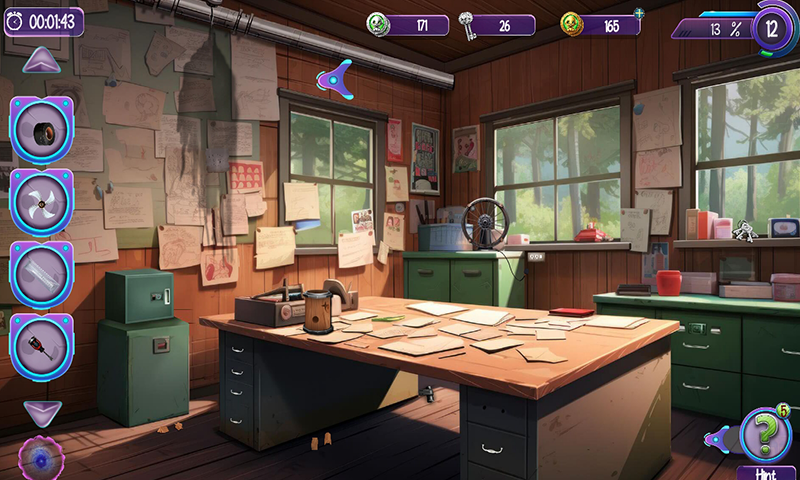The height and width of the screenshot is (480, 800).
Task: Open the silver key counter
Action: pyautogui.click(x=497, y=25)
